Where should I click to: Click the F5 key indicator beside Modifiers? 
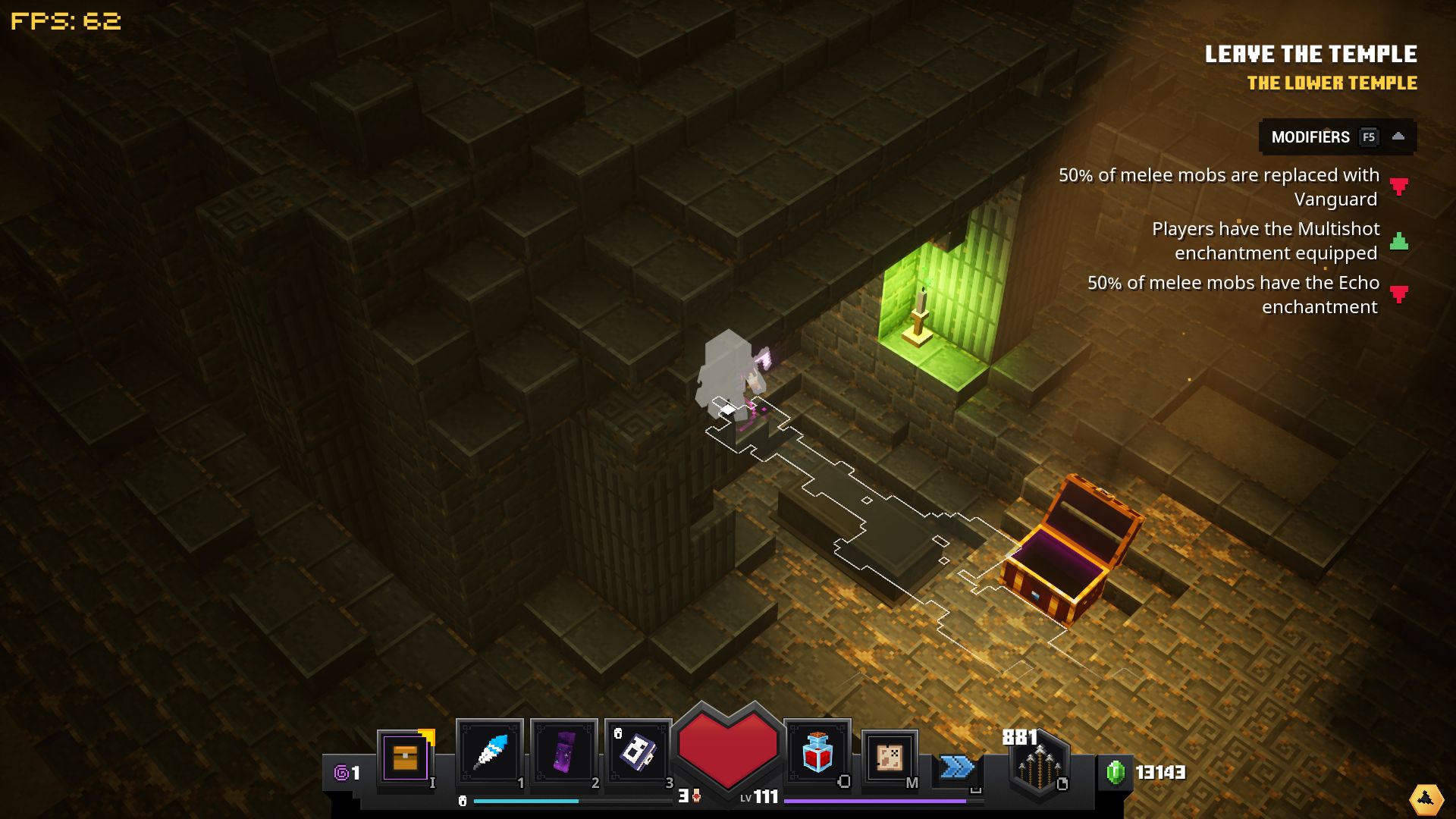pos(1370,137)
